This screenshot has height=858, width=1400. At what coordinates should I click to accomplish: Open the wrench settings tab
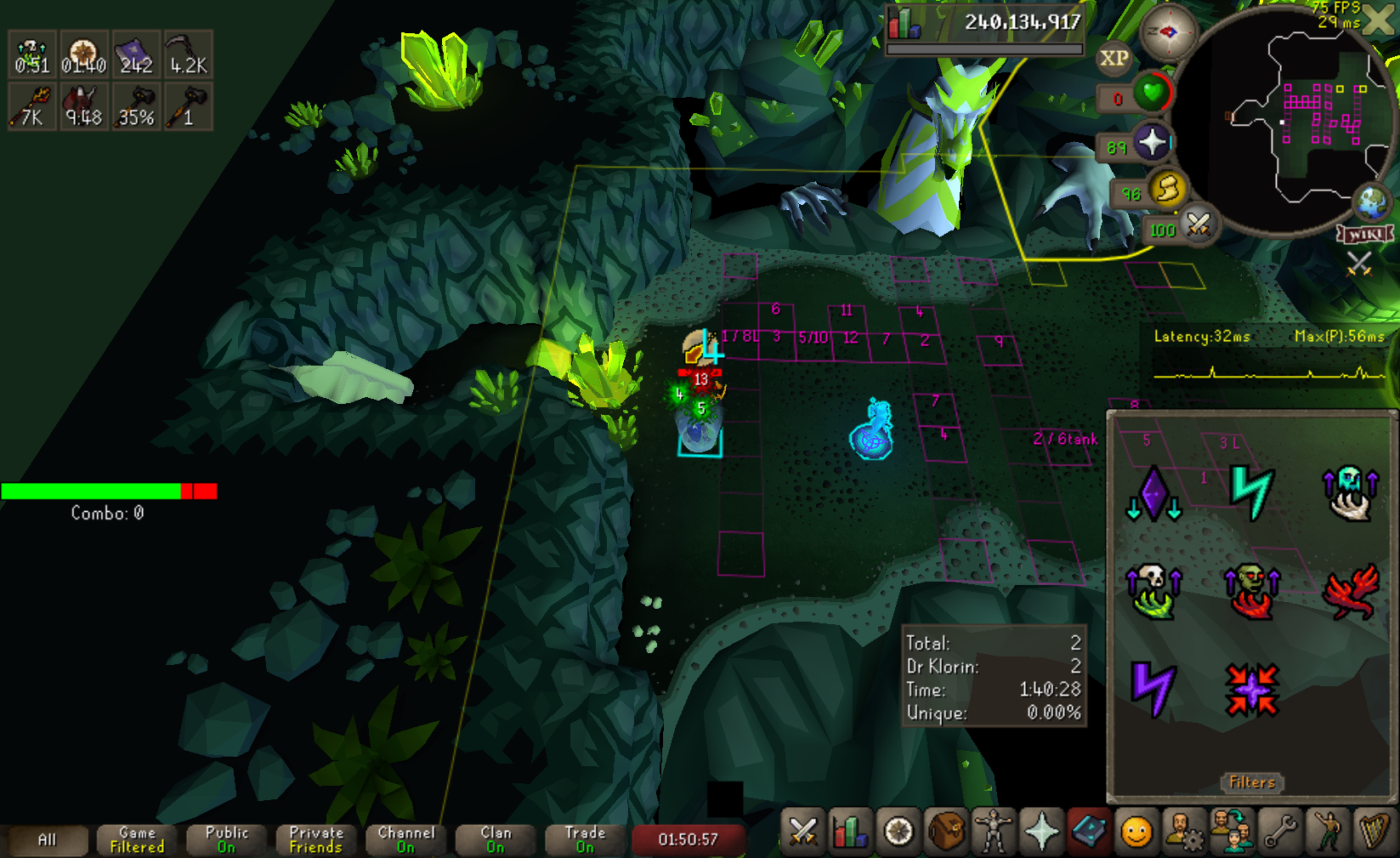point(1279,832)
